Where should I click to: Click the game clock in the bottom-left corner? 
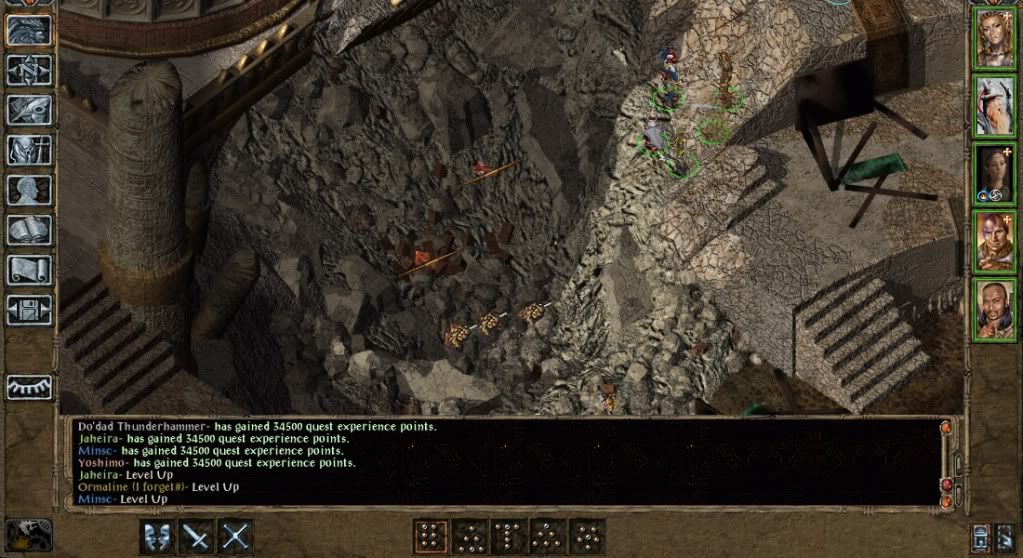click(28, 534)
